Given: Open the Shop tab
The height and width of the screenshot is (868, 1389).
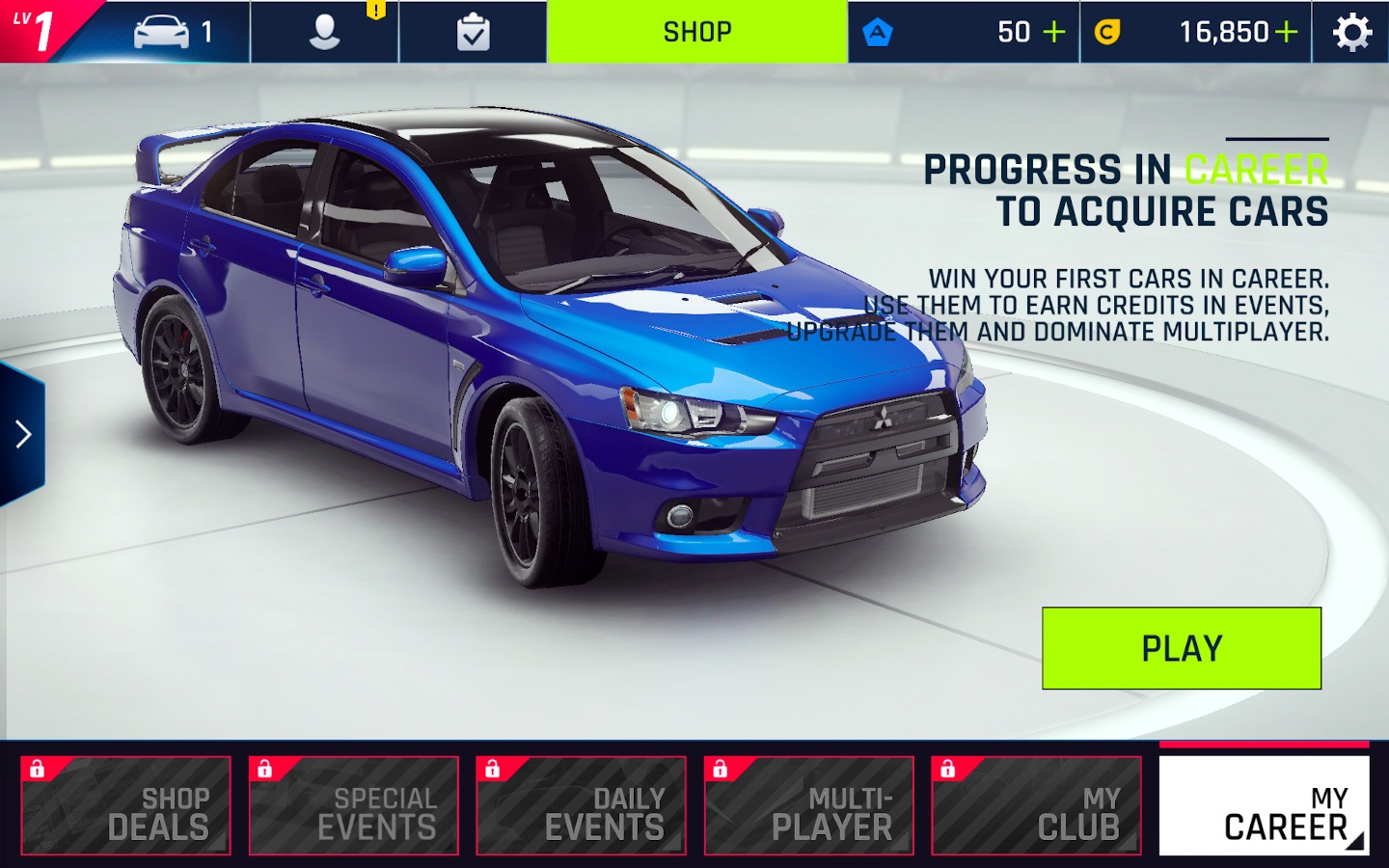Looking at the screenshot, I should click(696, 32).
